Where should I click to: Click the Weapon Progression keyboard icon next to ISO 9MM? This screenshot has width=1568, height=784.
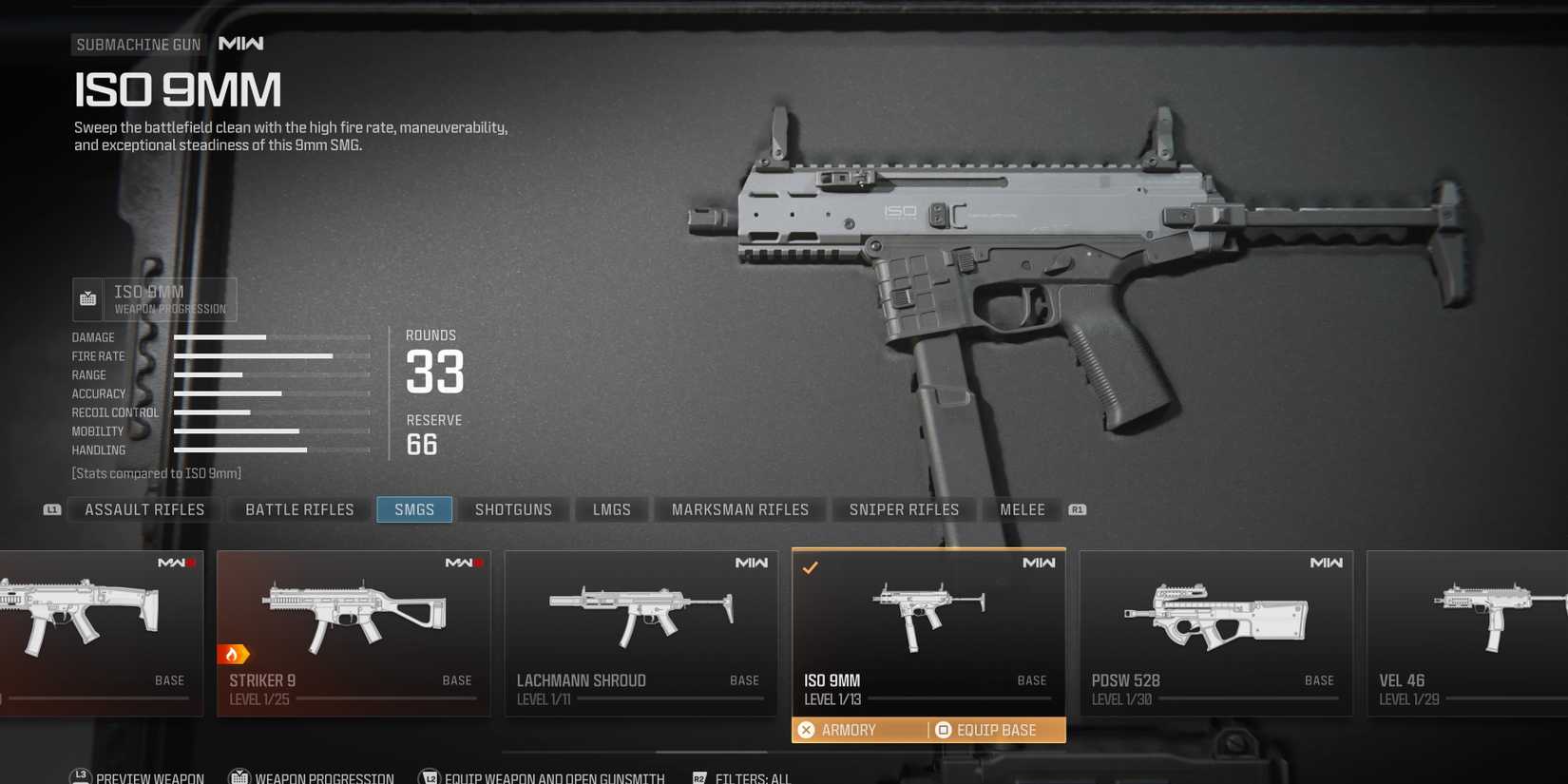87,298
